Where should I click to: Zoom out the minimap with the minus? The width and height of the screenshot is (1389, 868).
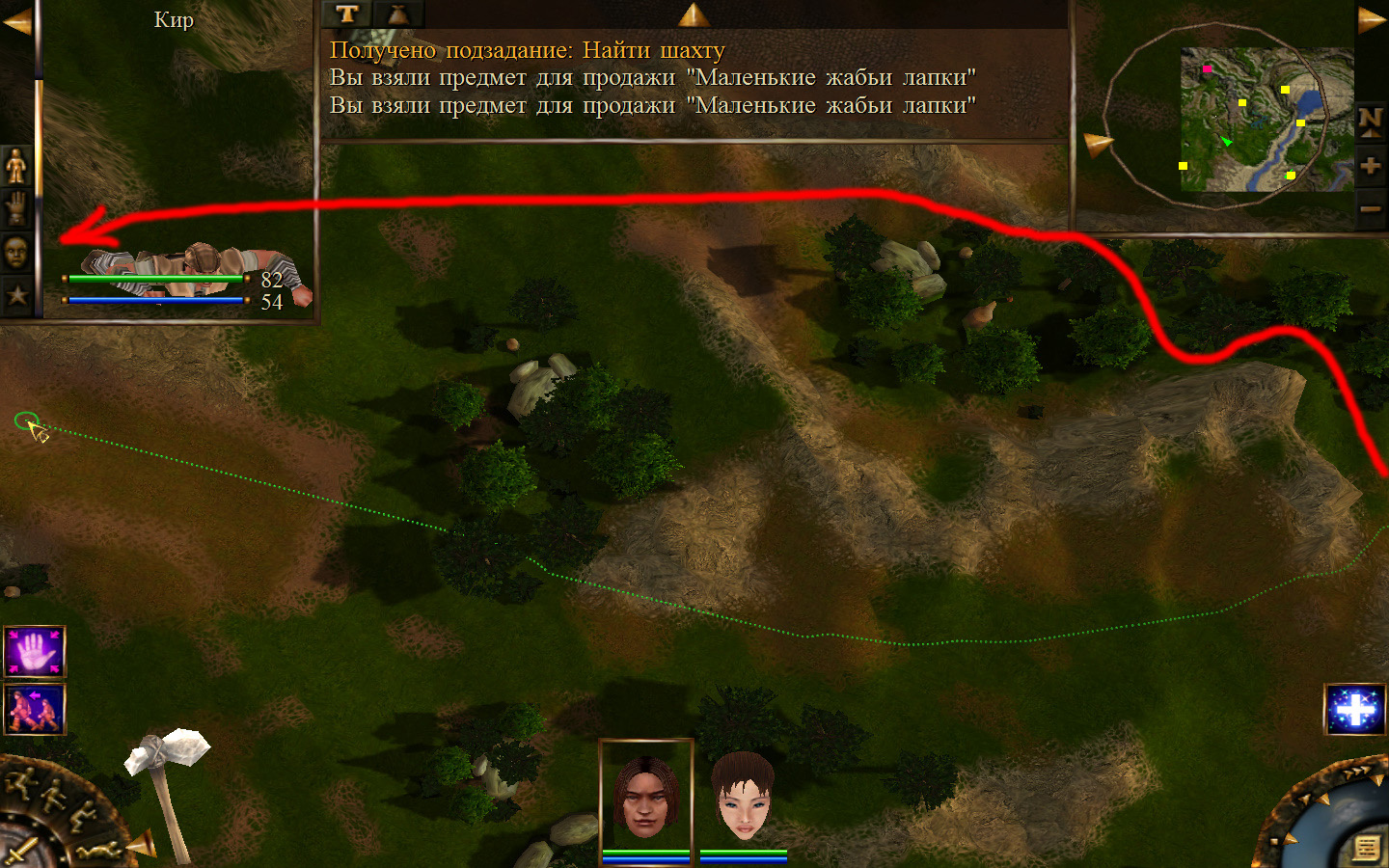(x=1371, y=209)
